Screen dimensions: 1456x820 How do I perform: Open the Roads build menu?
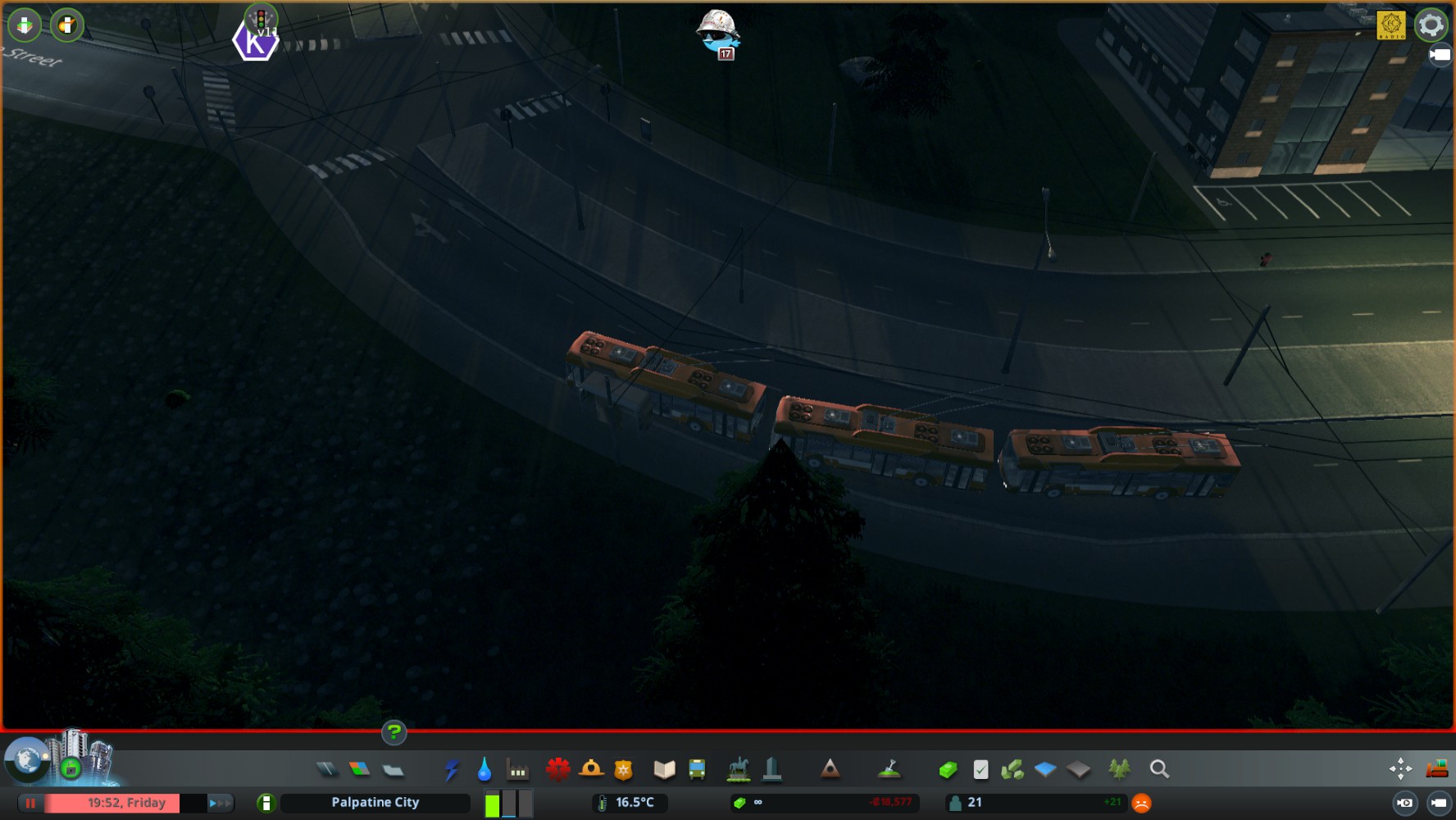[326, 769]
